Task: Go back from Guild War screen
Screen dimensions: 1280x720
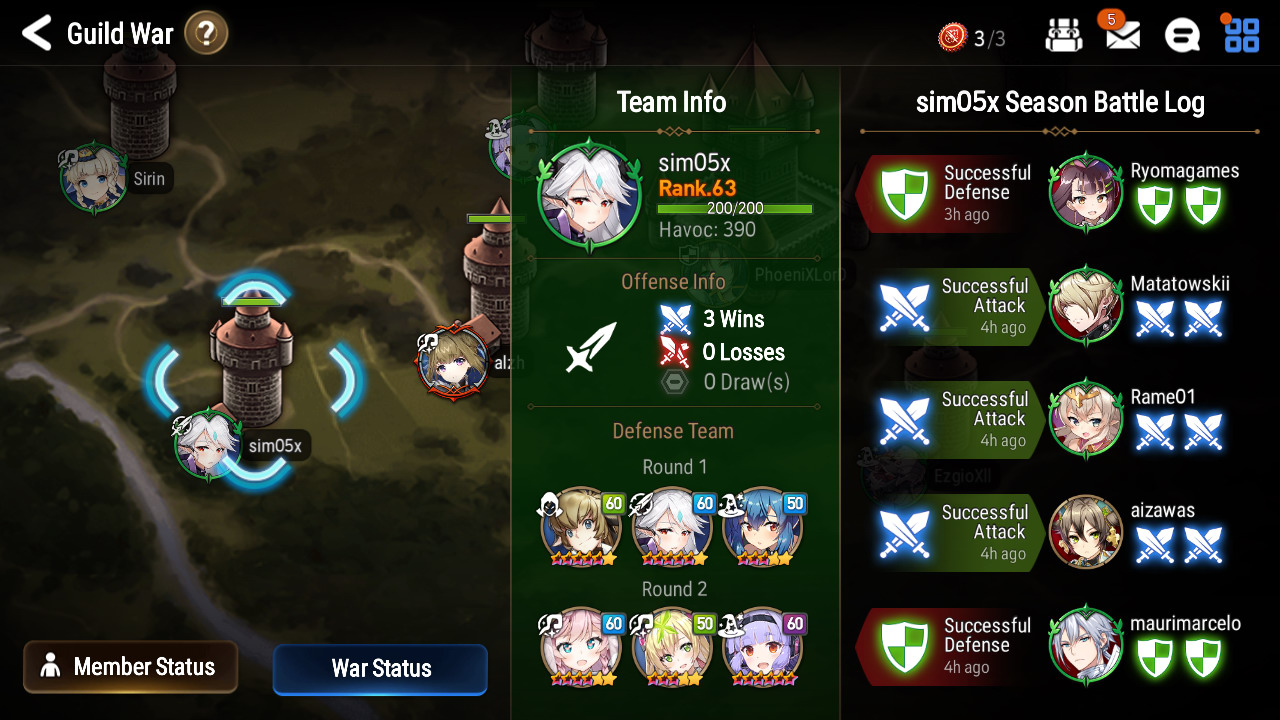Action: tap(37, 34)
